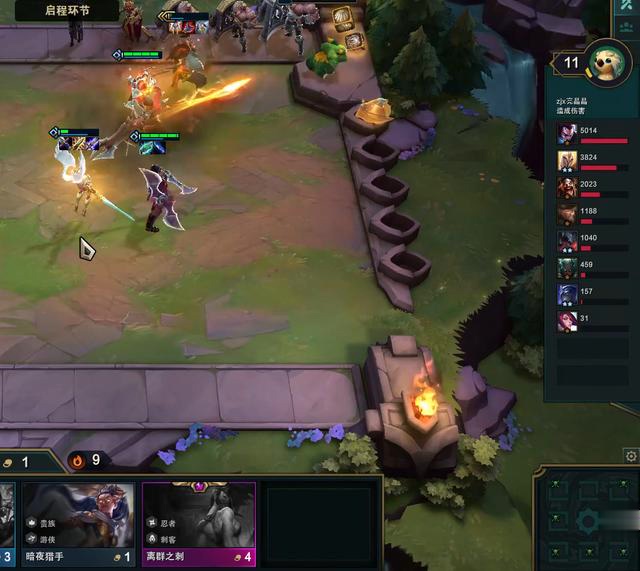The image size is (640, 571).
Task: Click the minimap board overview
Action: pos(587,518)
